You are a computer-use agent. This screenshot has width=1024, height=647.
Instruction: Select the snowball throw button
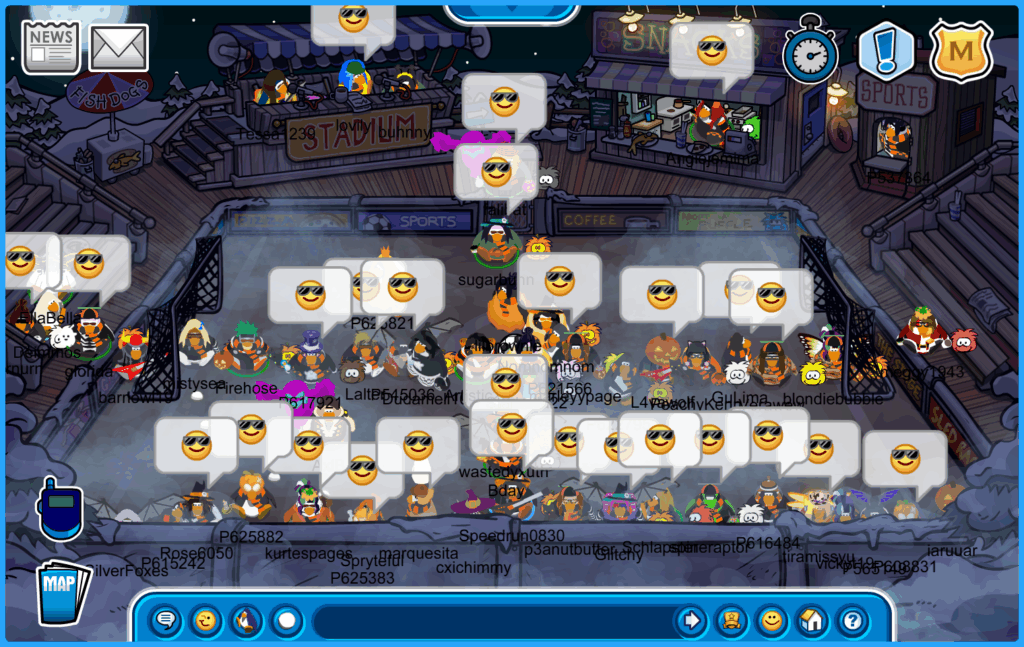[x=287, y=621]
